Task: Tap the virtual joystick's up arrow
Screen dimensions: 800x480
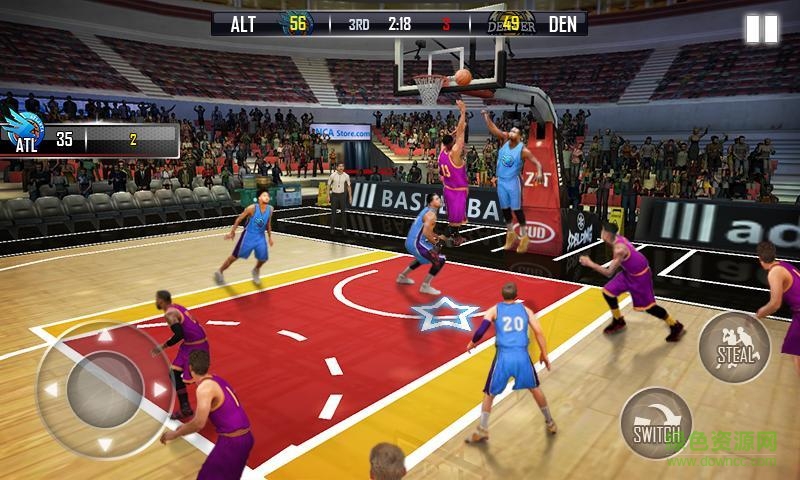Action: click(x=105, y=338)
